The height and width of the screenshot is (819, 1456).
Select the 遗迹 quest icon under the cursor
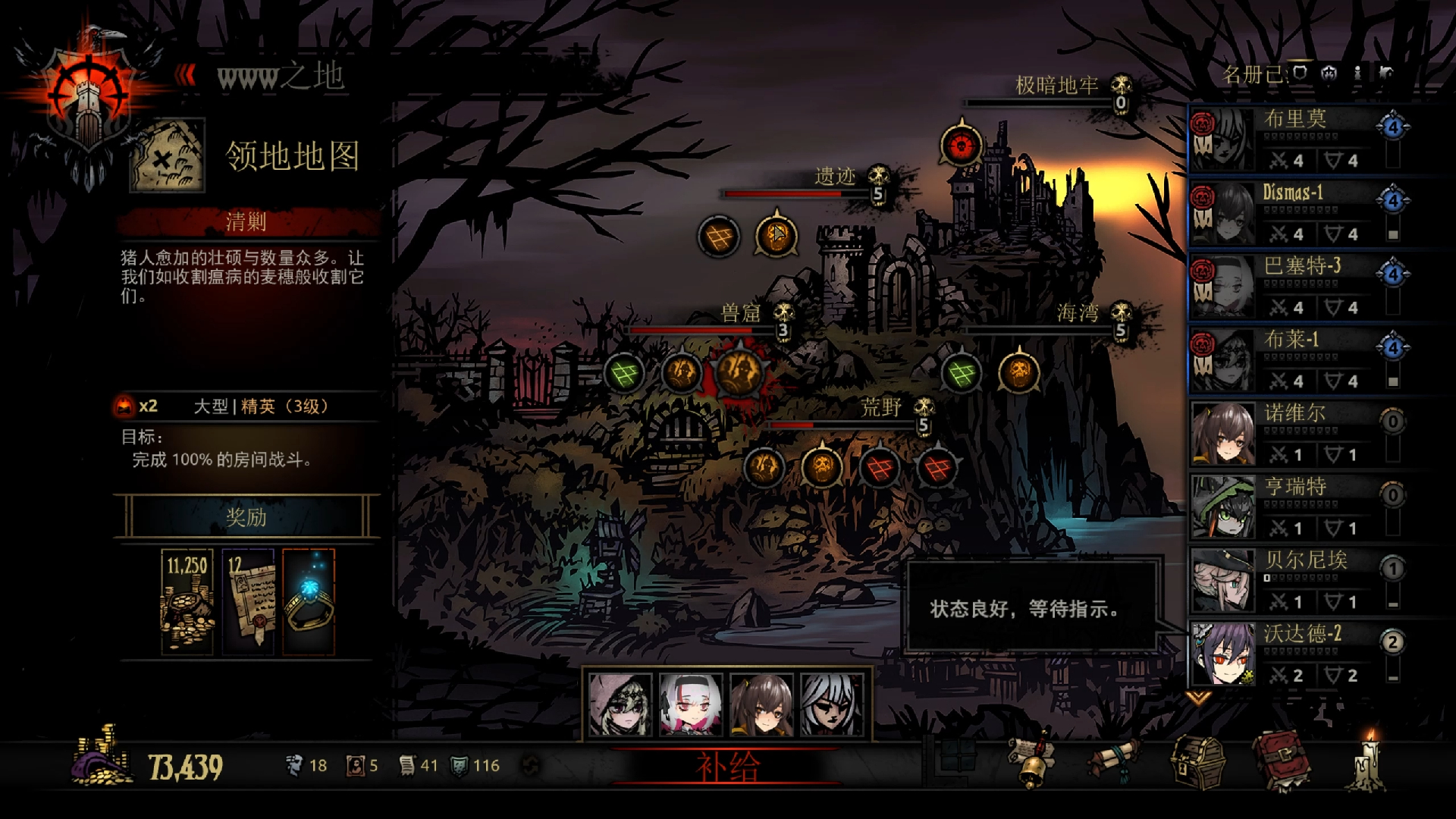776,236
